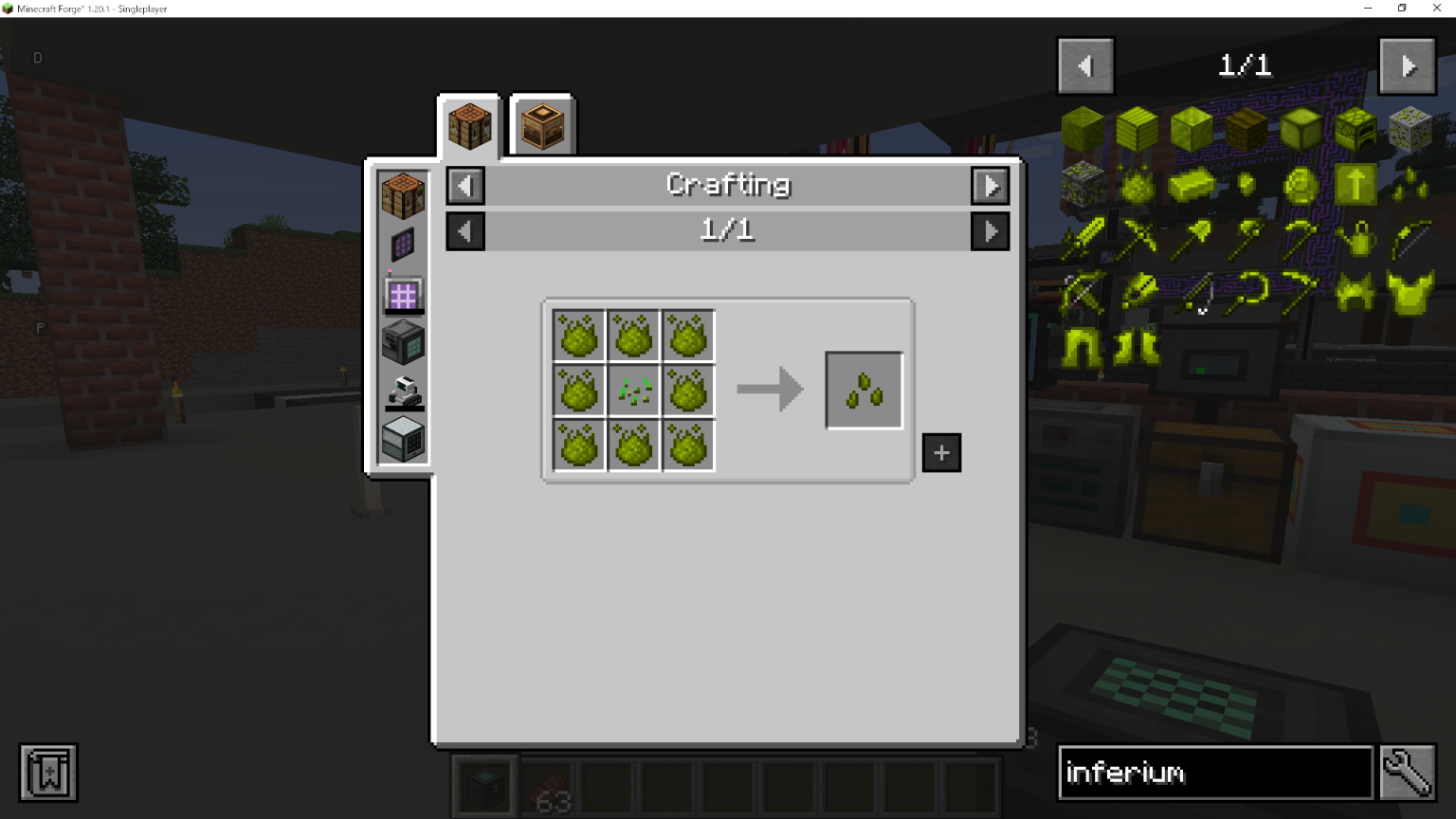Select the inferium chestplate in the item list

click(x=1411, y=292)
